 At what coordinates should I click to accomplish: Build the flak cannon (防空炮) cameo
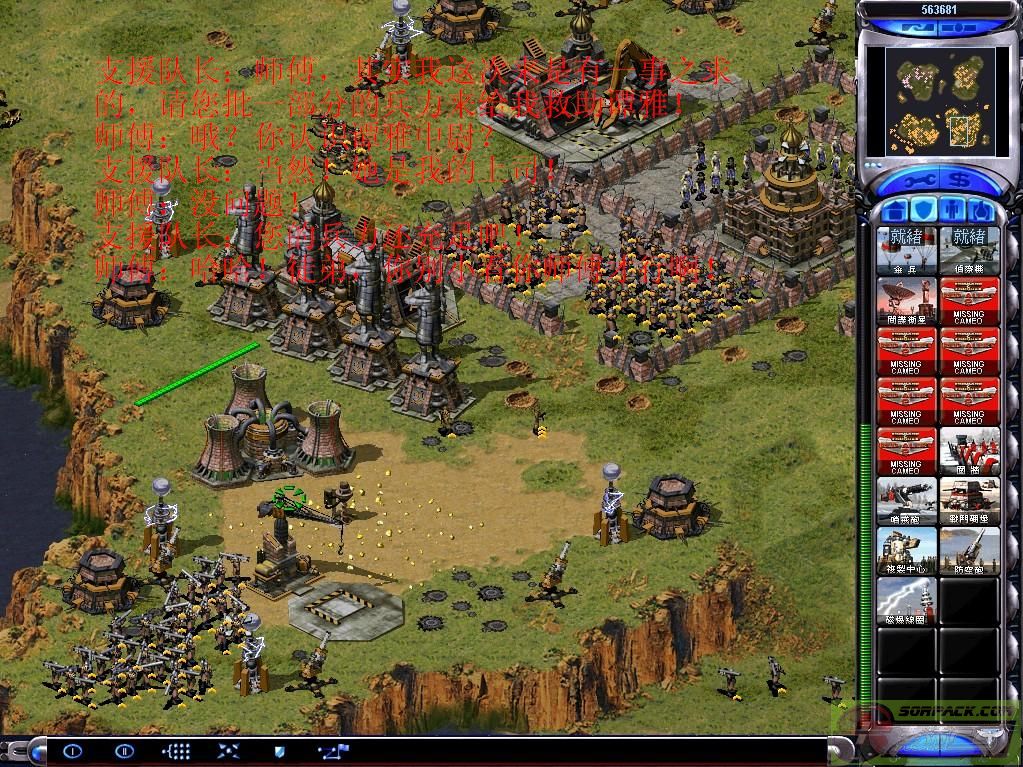click(x=969, y=551)
